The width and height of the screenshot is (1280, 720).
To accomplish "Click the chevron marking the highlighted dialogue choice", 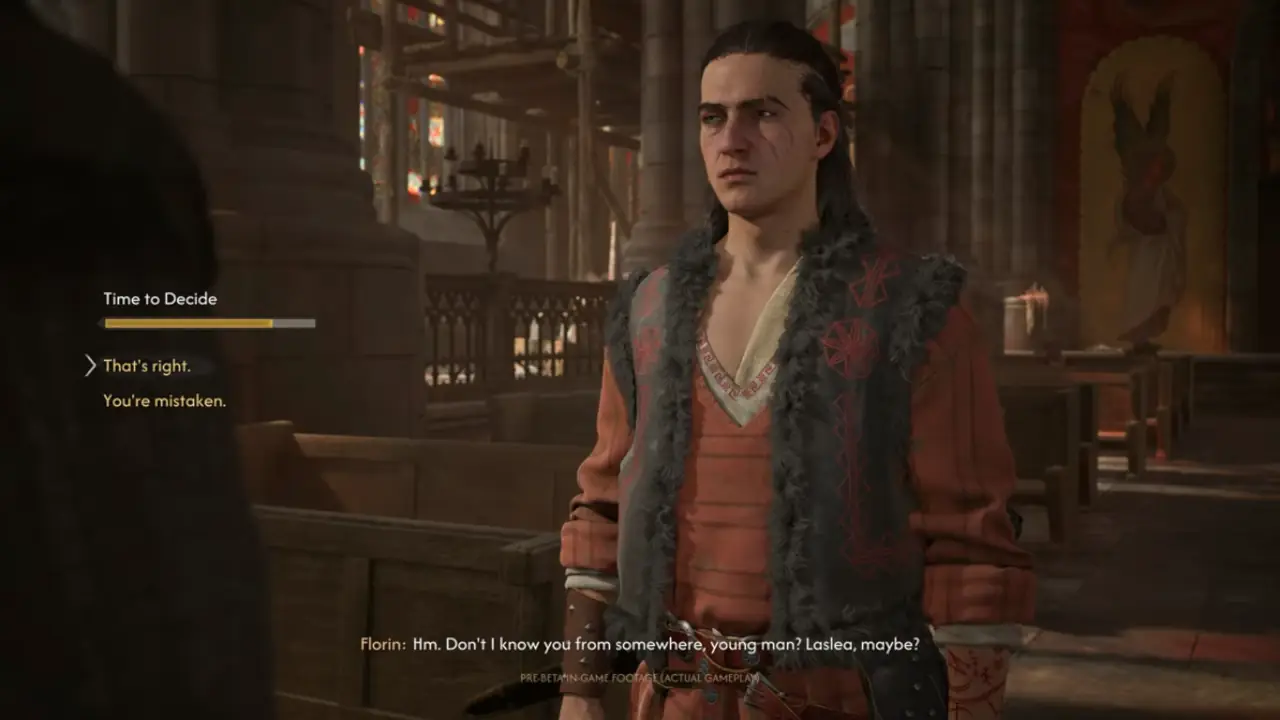I will pyautogui.click(x=89, y=366).
